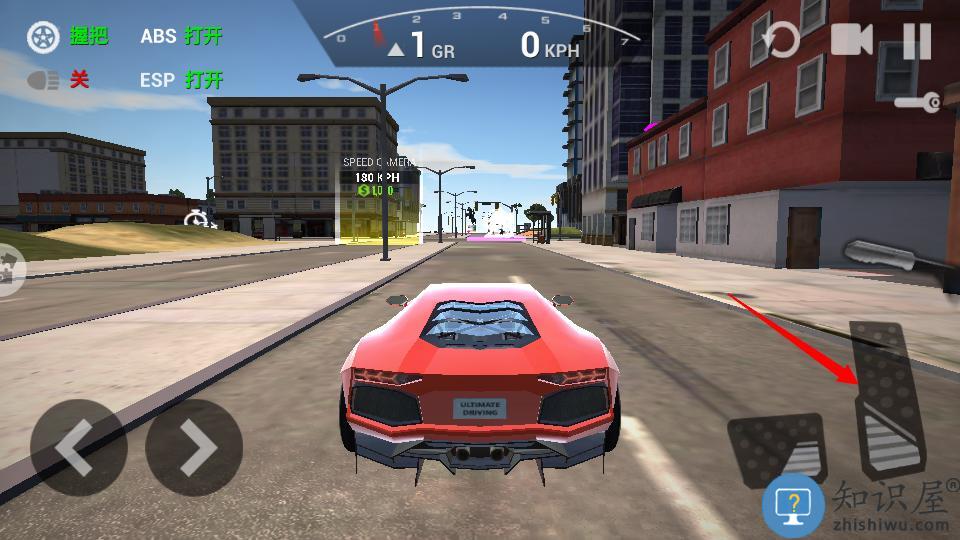This screenshot has width=960, height=540.
Task: Steer right with the right arrow
Action: pyautogui.click(x=194, y=448)
